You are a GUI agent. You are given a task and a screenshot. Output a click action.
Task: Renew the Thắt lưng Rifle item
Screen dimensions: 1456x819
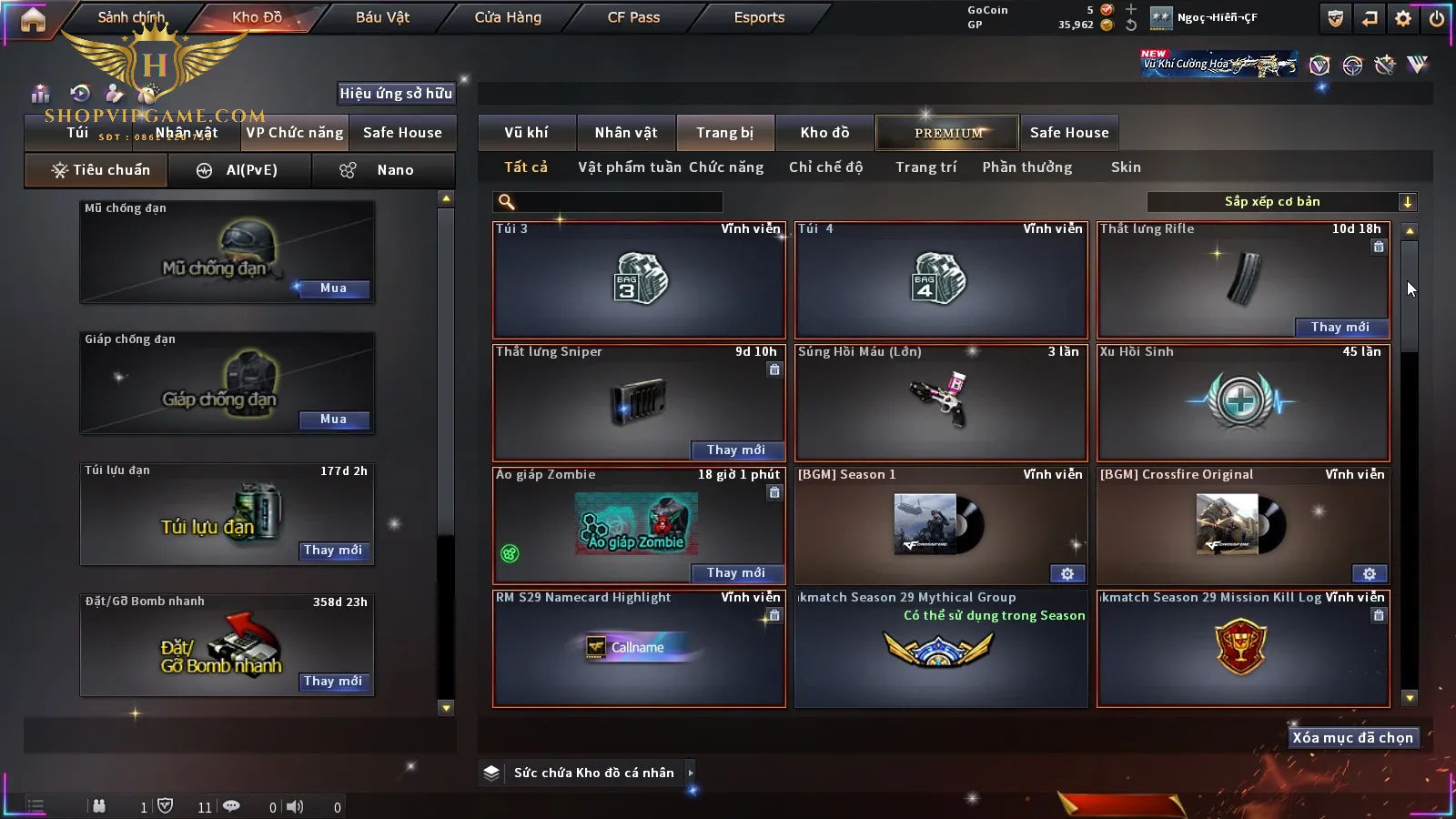(x=1340, y=328)
